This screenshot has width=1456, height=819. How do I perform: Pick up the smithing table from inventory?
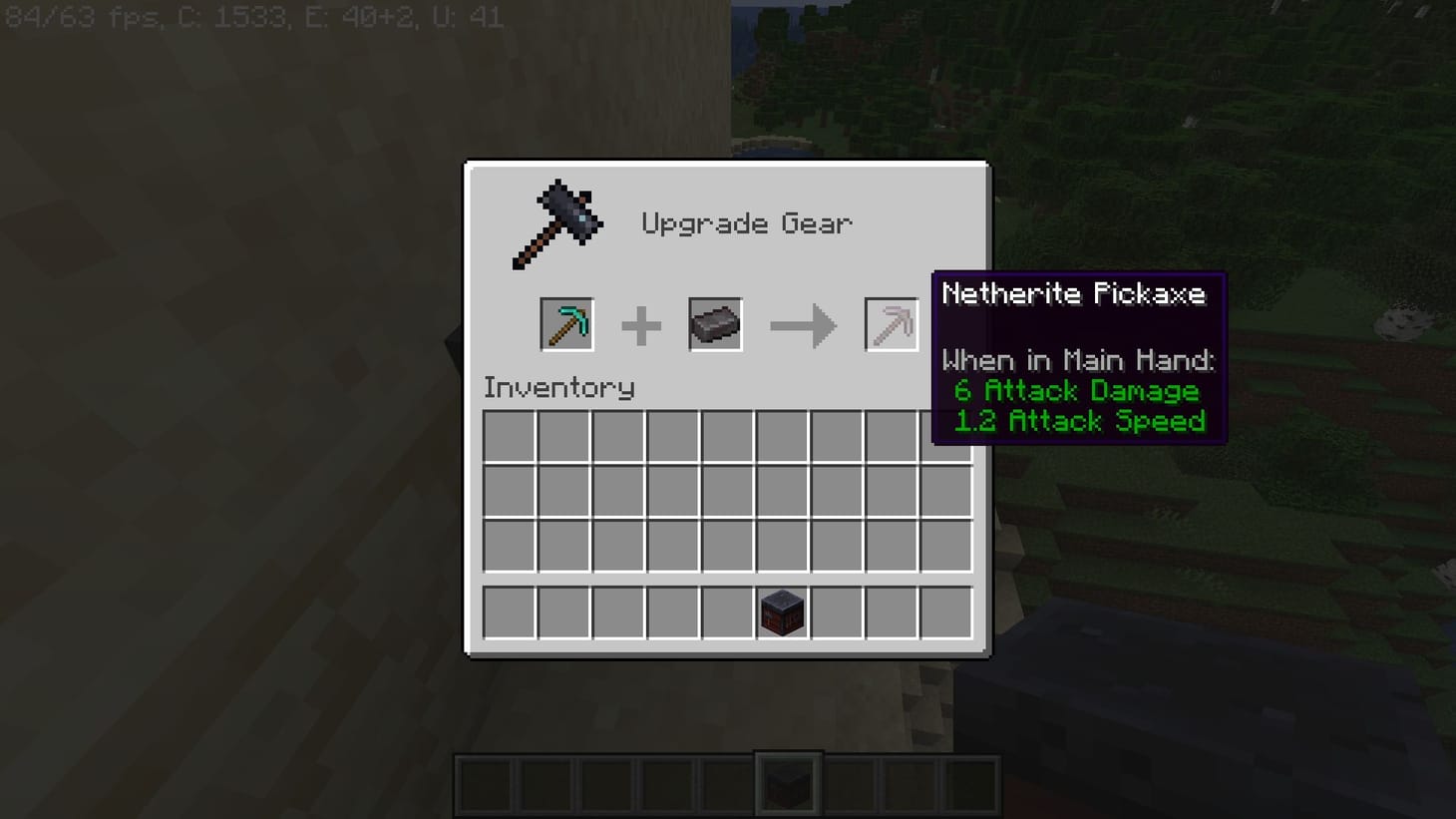point(784,613)
